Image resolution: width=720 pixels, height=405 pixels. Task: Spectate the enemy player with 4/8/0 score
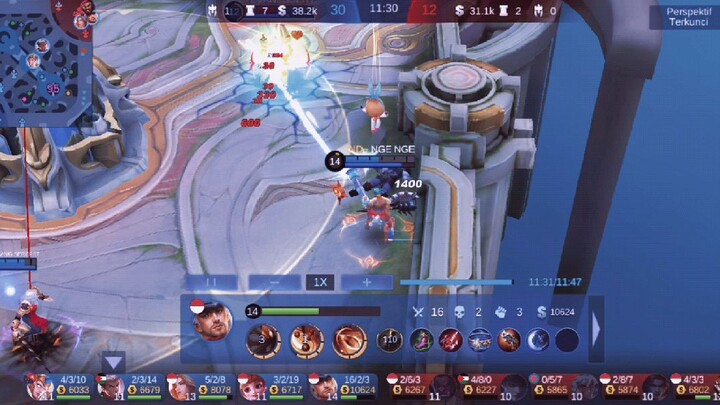tap(470, 386)
